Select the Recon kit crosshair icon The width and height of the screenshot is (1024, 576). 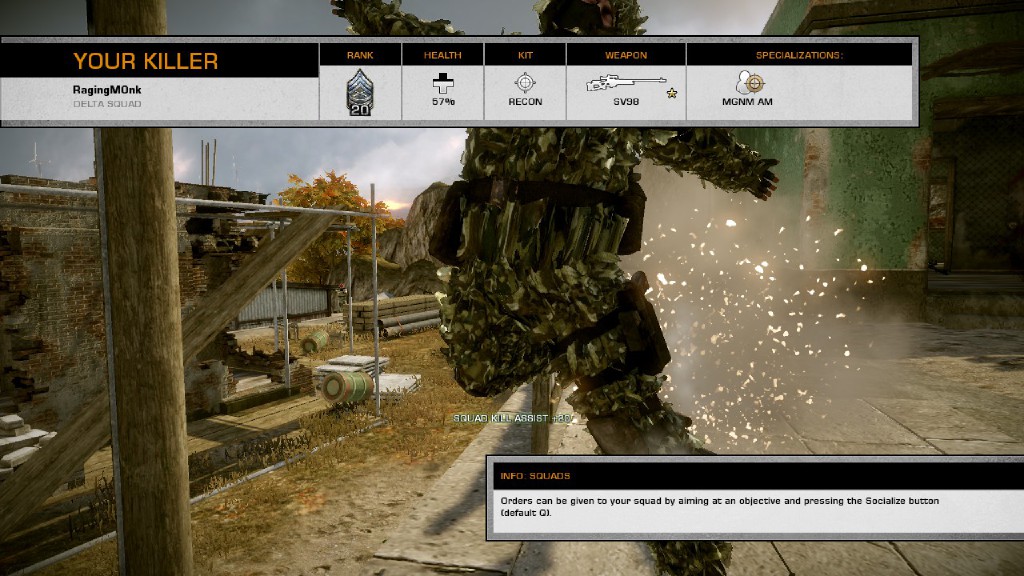coord(525,83)
